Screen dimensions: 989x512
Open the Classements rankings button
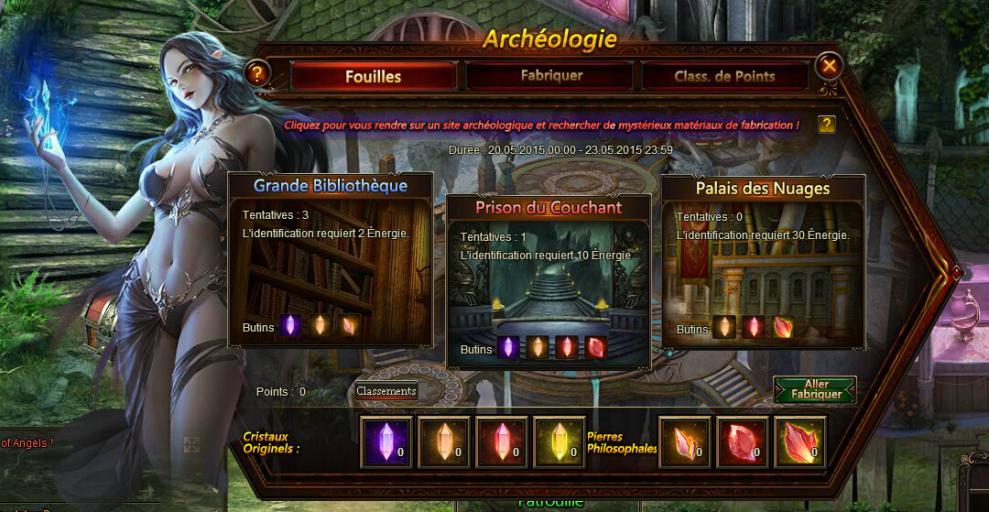tap(386, 391)
